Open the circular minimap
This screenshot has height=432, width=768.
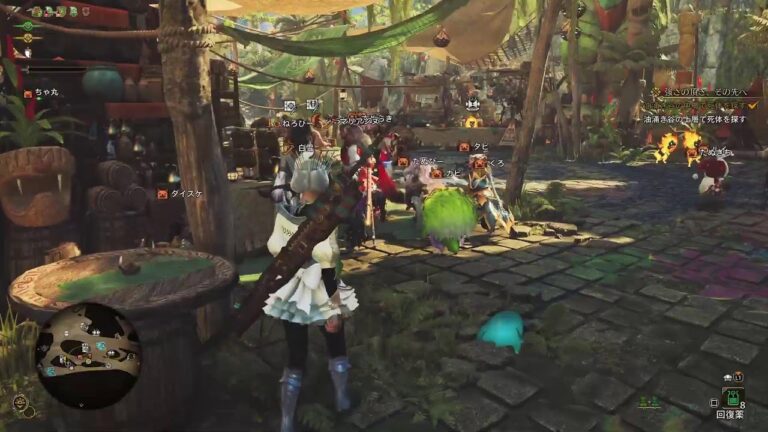[88, 355]
